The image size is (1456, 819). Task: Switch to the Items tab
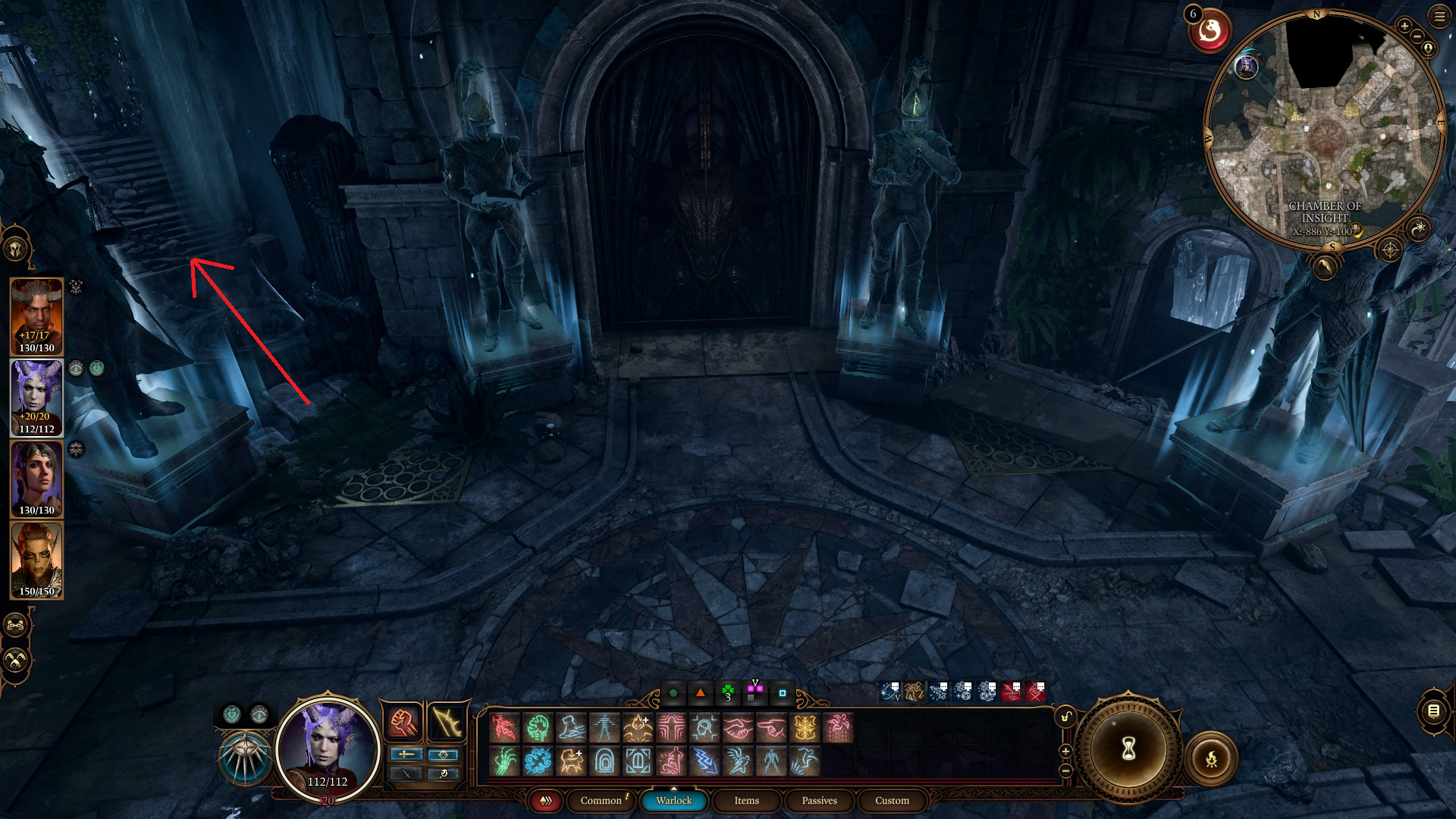(745, 801)
